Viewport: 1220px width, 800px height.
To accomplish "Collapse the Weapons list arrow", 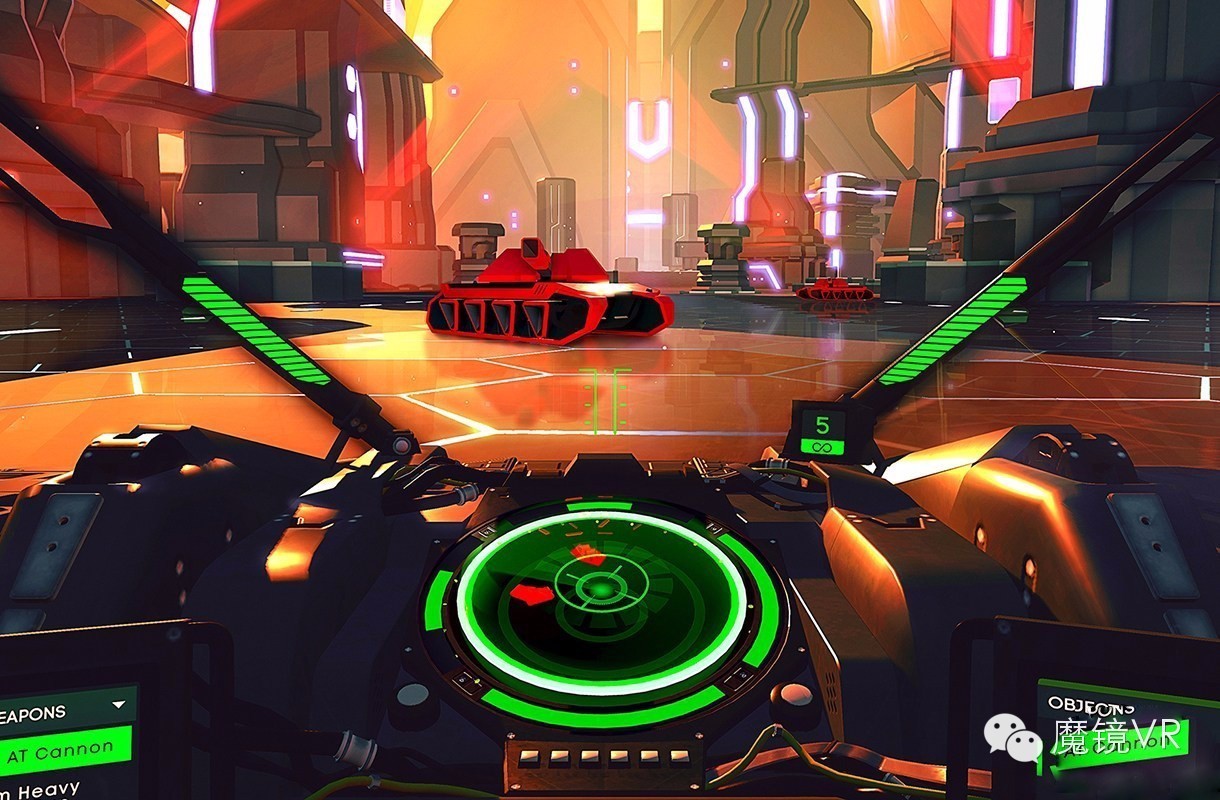I will (x=121, y=705).
